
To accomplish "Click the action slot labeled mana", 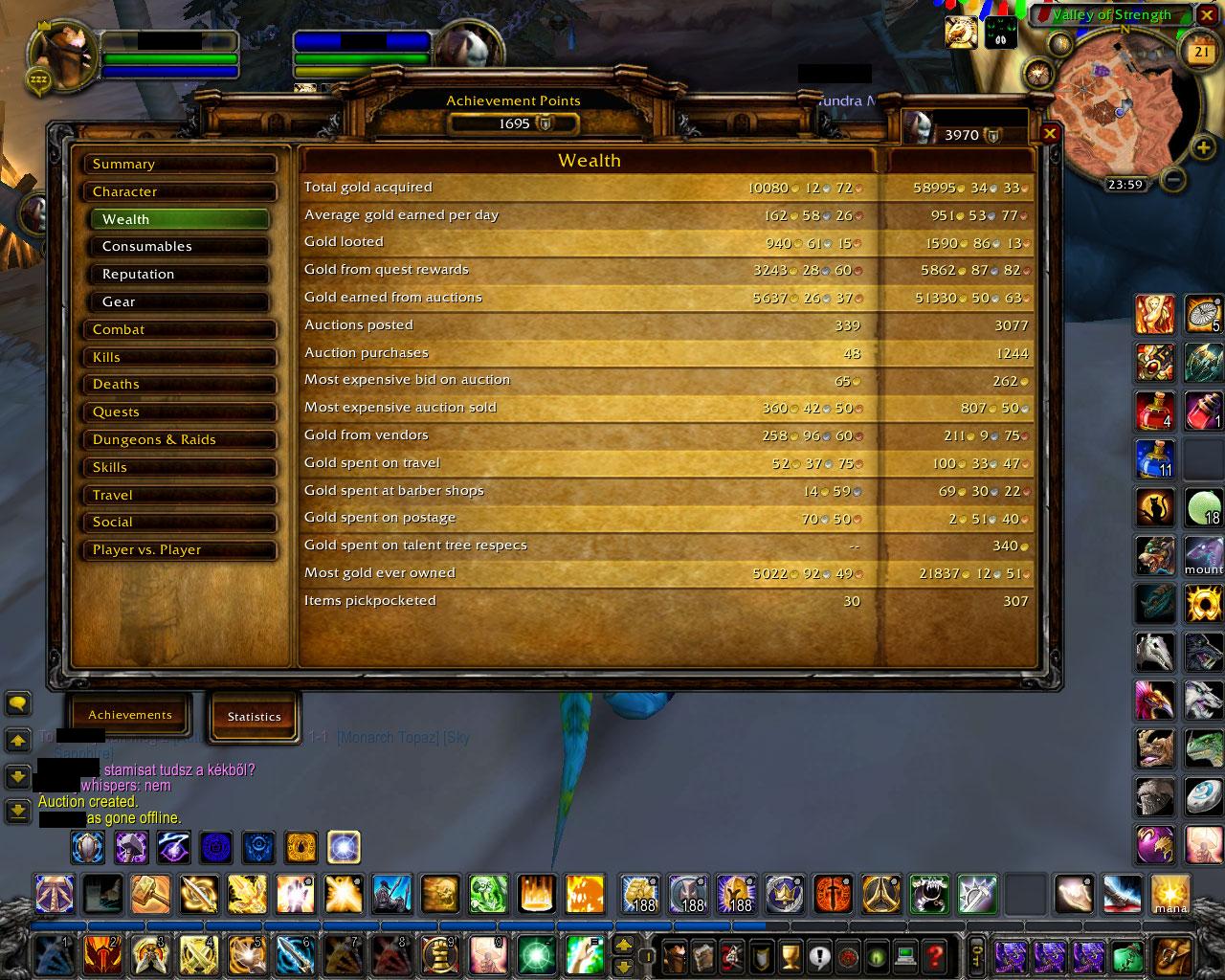I will pyautogui.click(x=1169, y=894).
